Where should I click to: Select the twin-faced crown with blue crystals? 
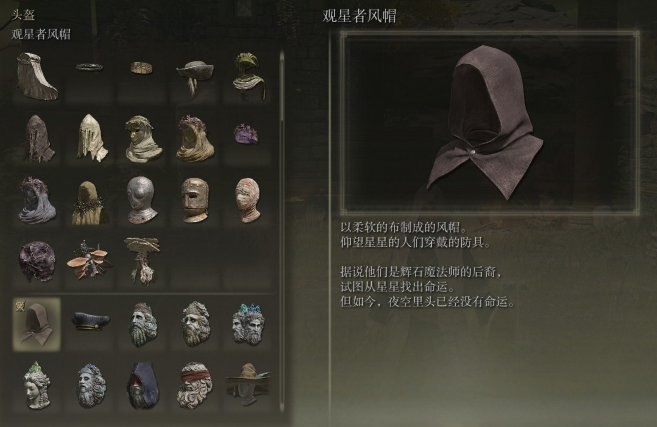(x=247, y=323)
